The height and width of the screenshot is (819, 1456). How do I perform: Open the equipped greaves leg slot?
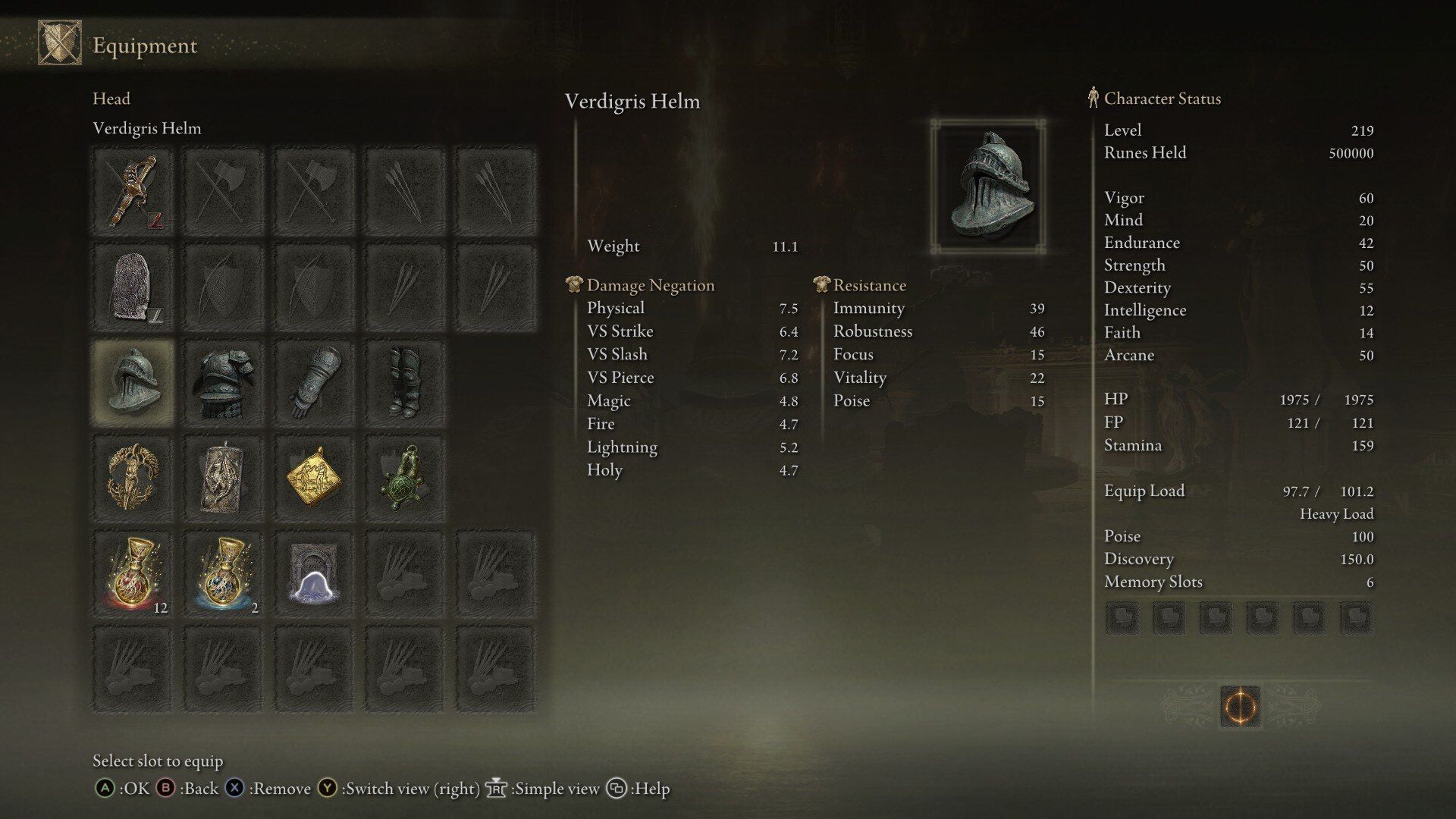coord(404,381)
